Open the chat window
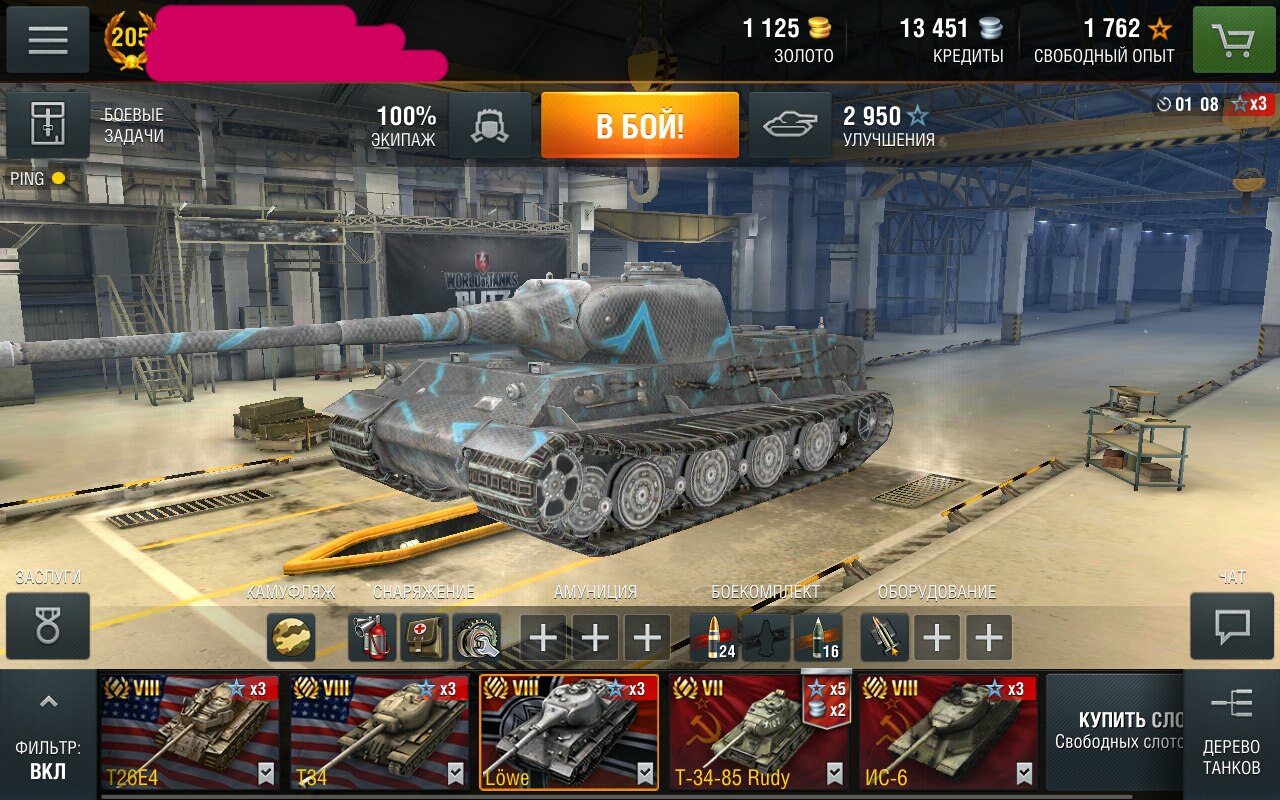 1232,626
